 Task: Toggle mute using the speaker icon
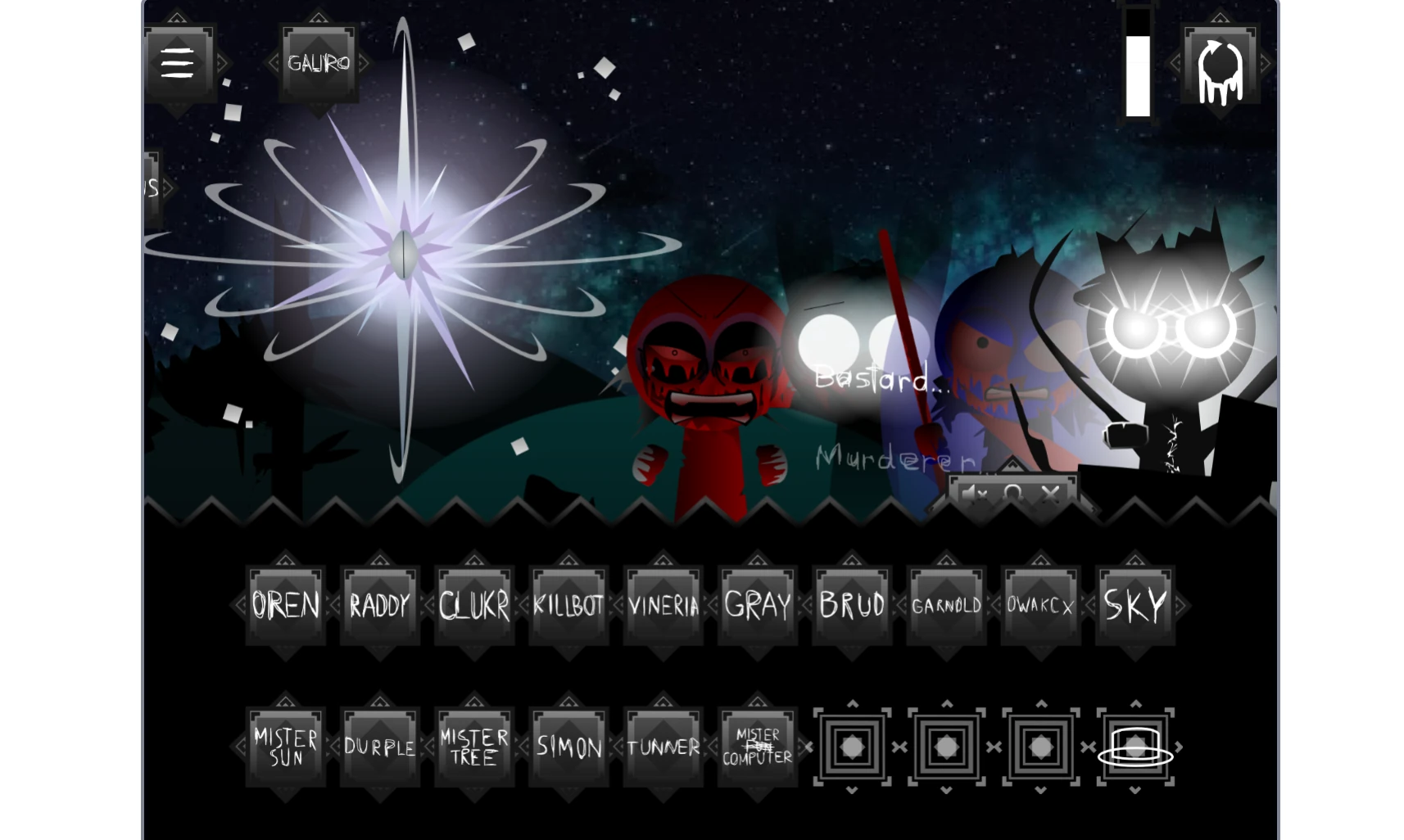pos(975,492)
